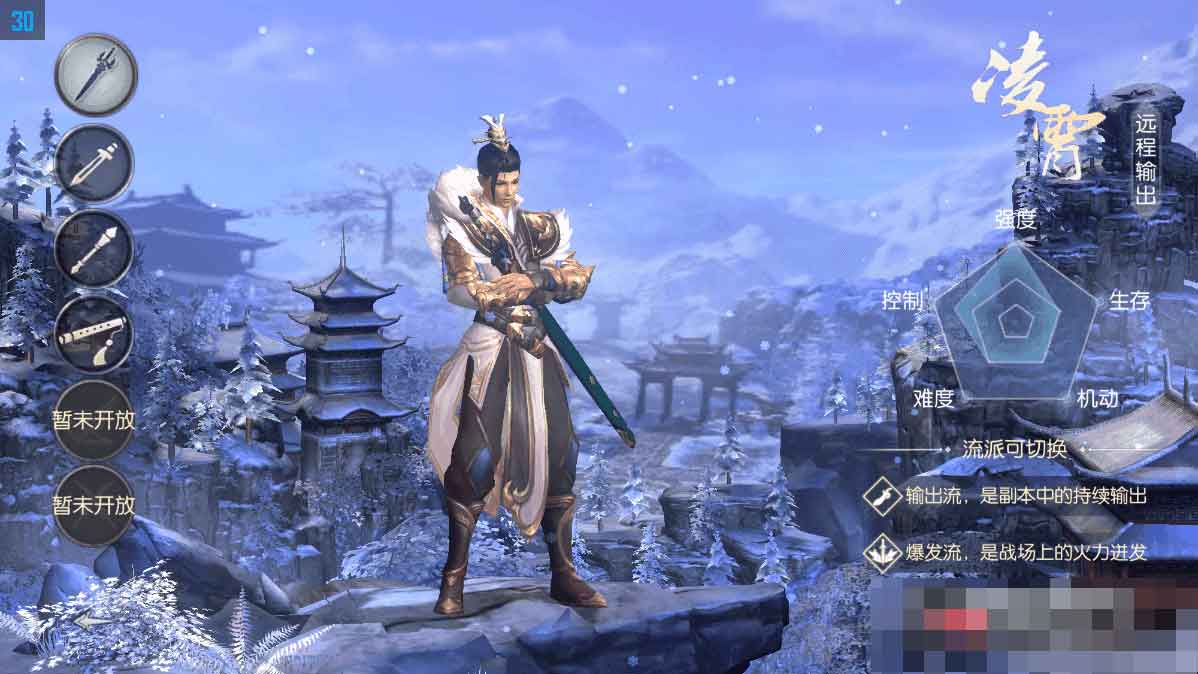Select the flute class icon
This screenshot has width=1198, height=674.
(x=95, y=334)
